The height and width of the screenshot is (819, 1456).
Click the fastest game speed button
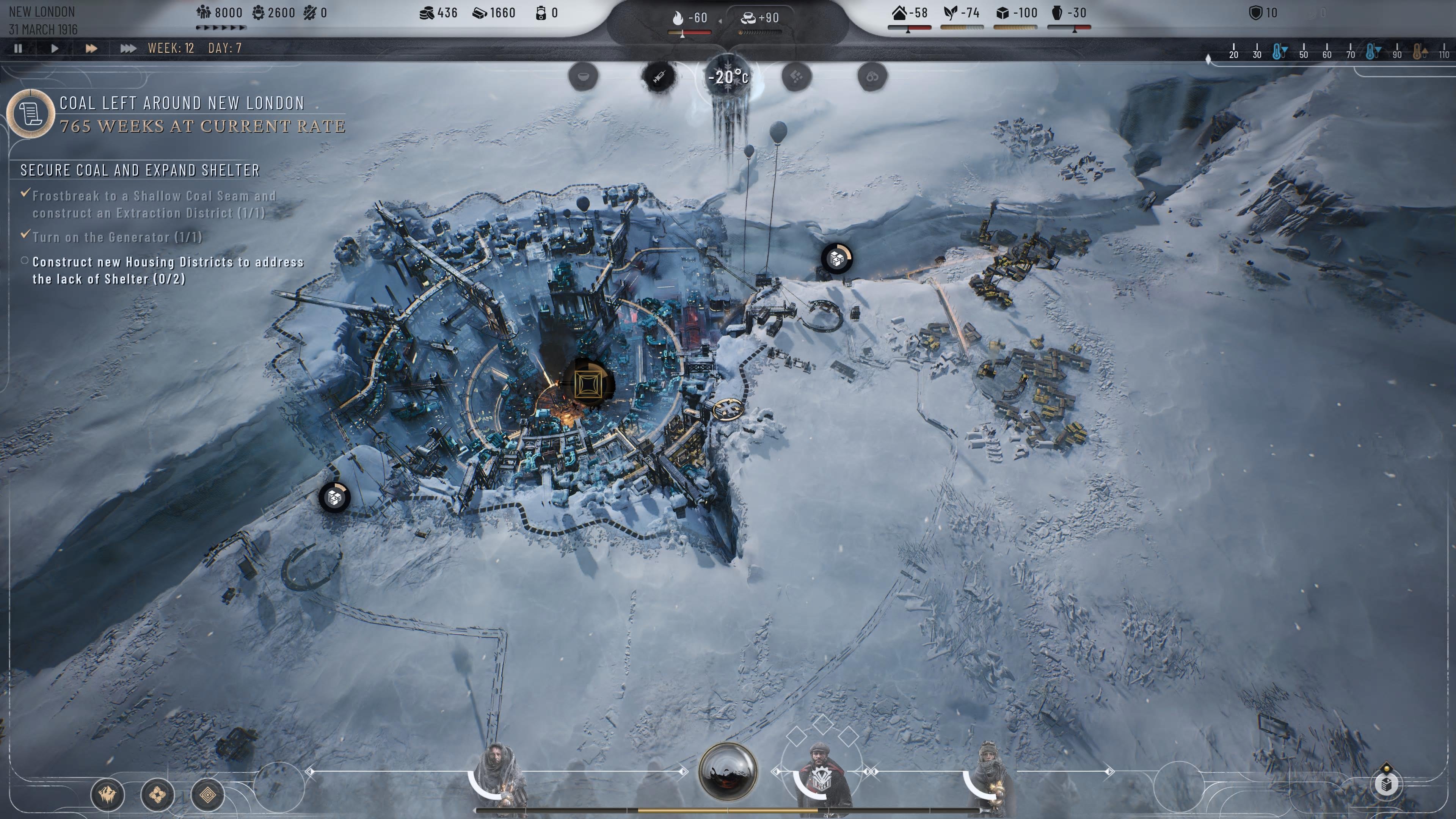(x=128, y=49)
